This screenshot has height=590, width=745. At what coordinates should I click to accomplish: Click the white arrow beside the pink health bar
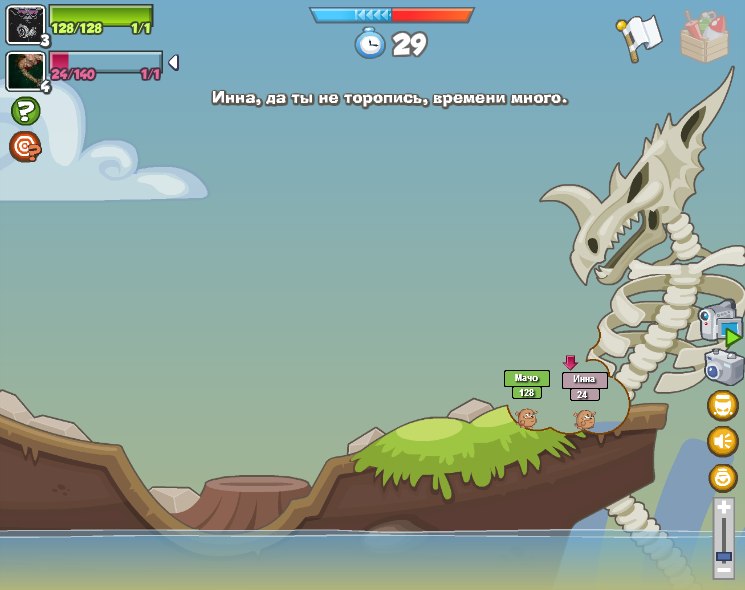tap(173, 63)
